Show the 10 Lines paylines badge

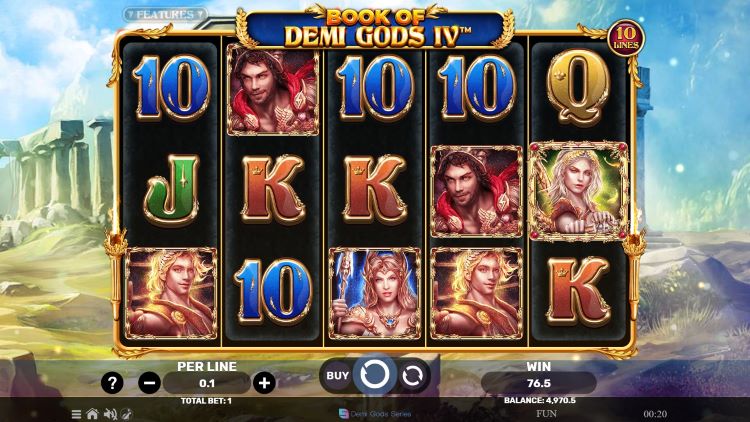click(626, 38)
